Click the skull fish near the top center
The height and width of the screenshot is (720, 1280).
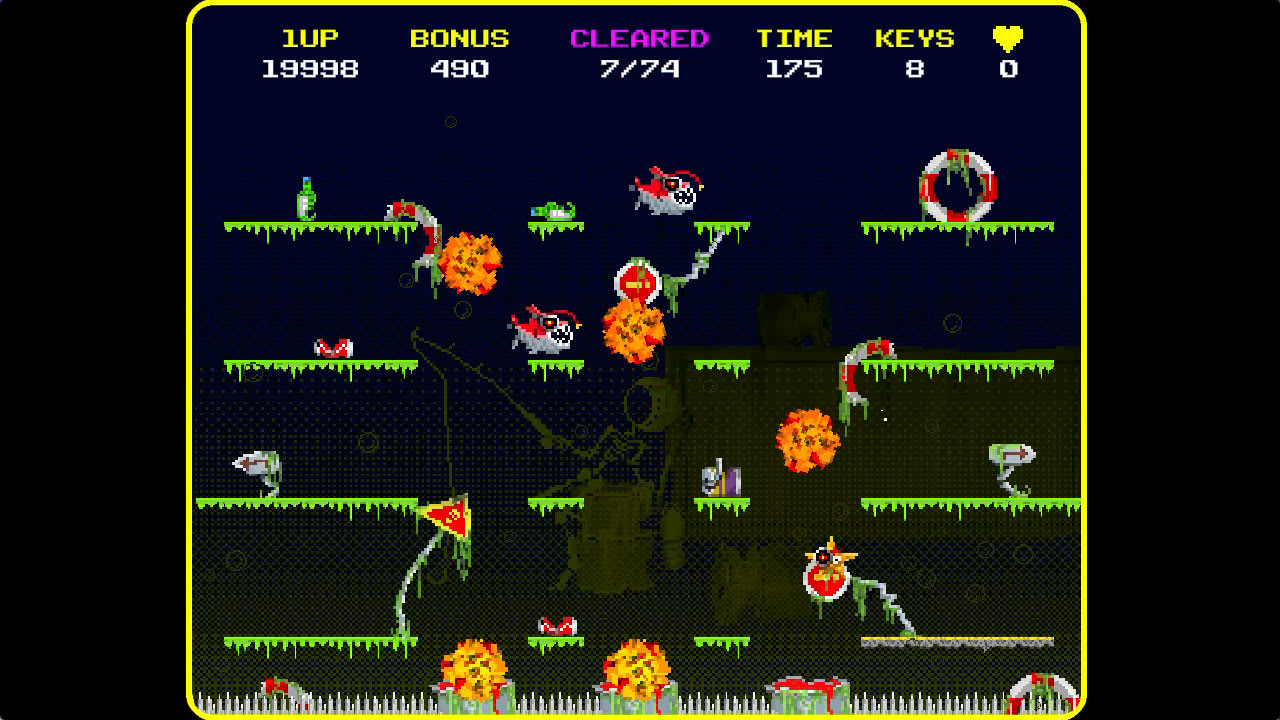pyautogui.click(x=665, y=190)
